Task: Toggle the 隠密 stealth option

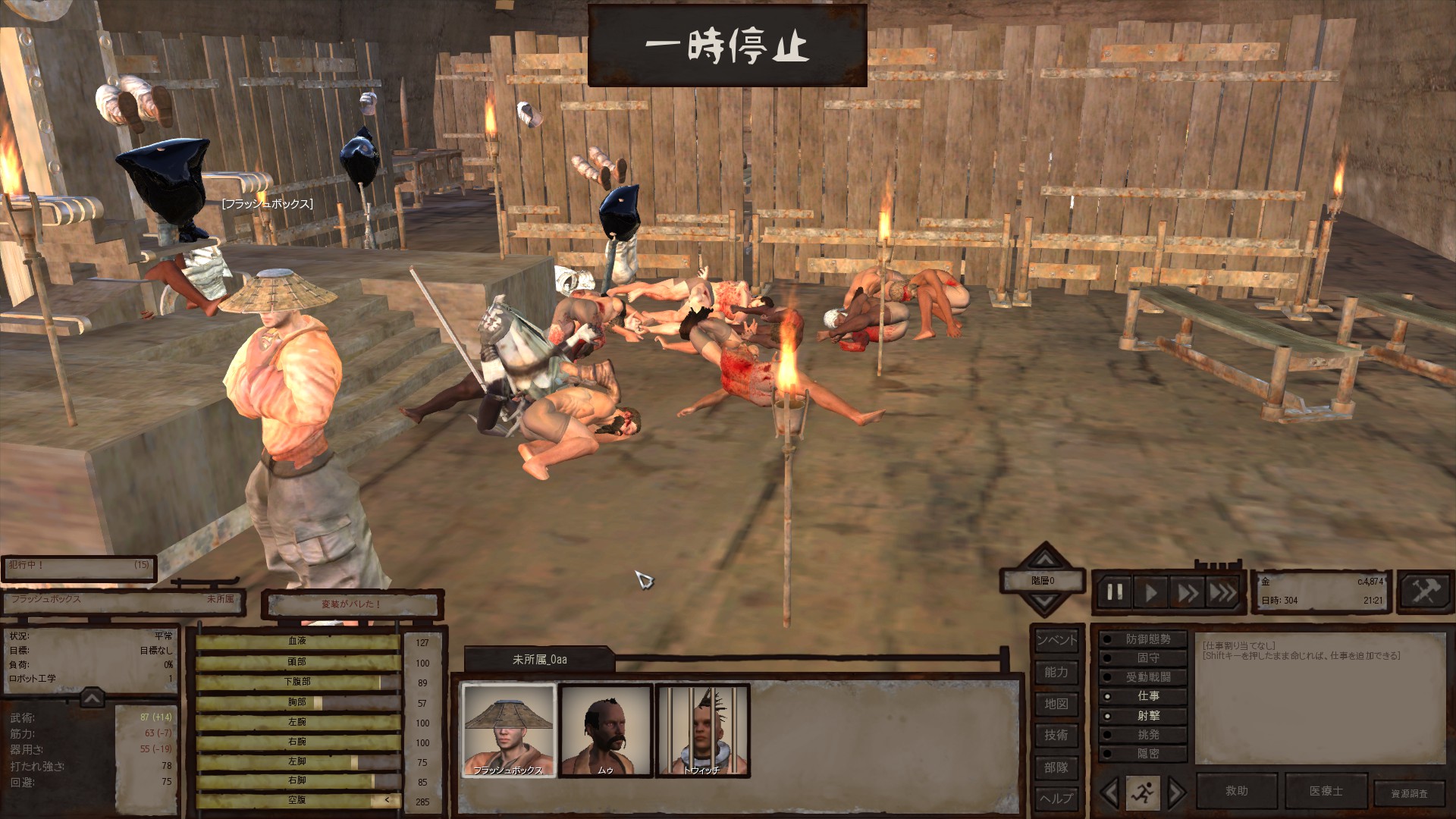Action: (1144, 754)
